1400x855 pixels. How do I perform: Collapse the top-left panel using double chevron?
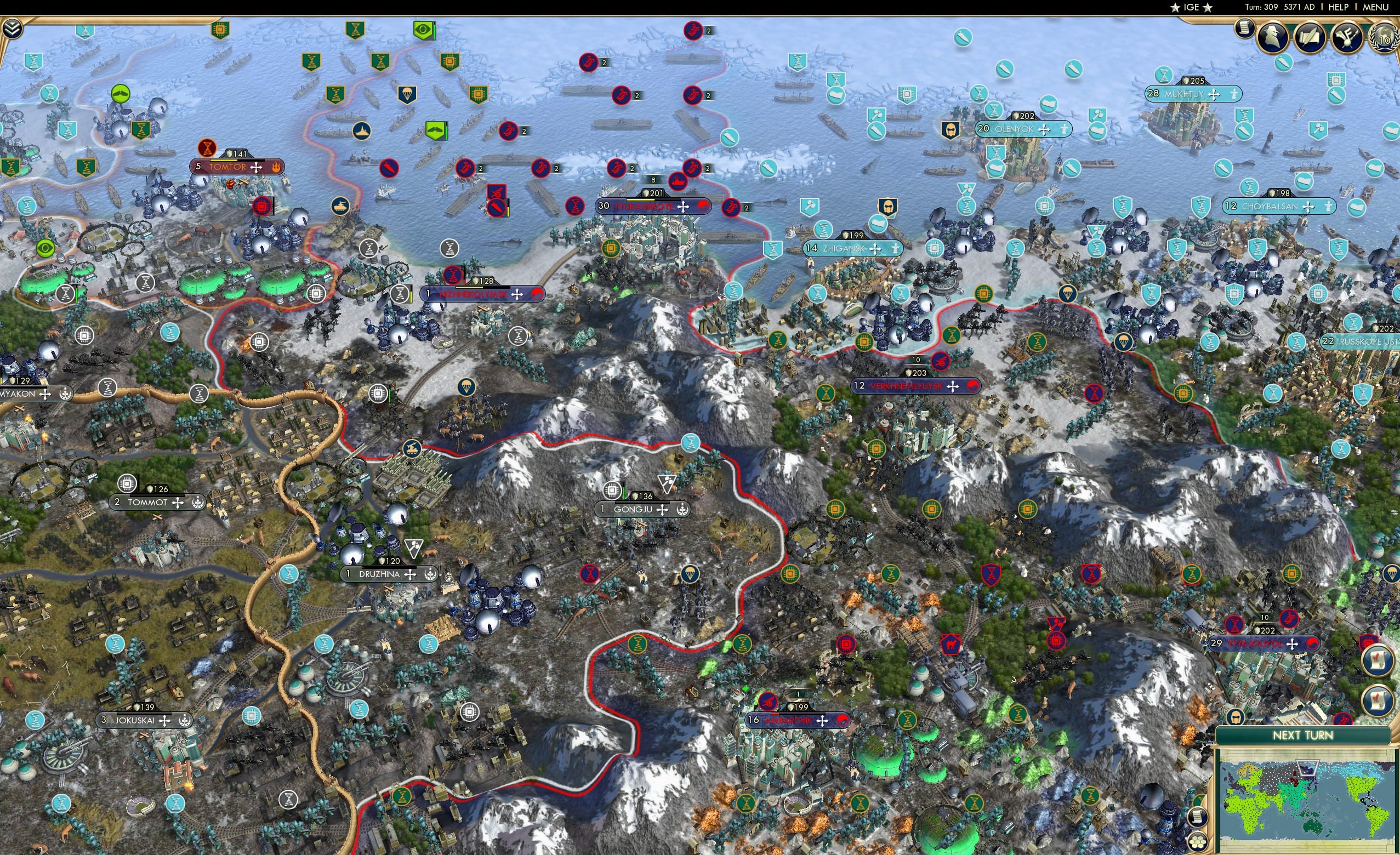pos(13,28)
